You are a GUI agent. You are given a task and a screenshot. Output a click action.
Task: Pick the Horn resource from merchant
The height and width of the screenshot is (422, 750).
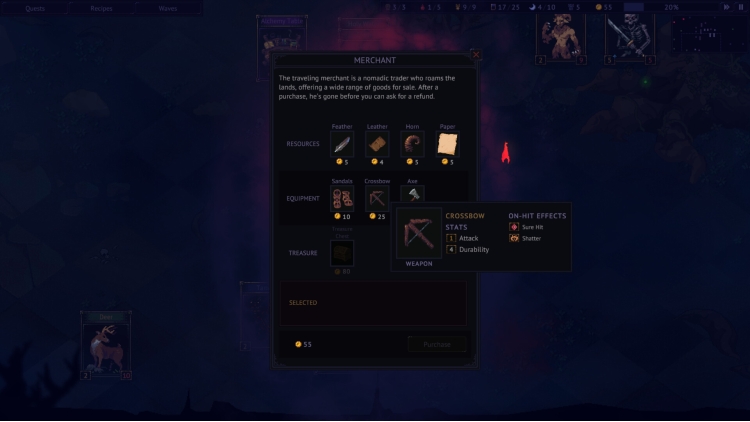412,145
